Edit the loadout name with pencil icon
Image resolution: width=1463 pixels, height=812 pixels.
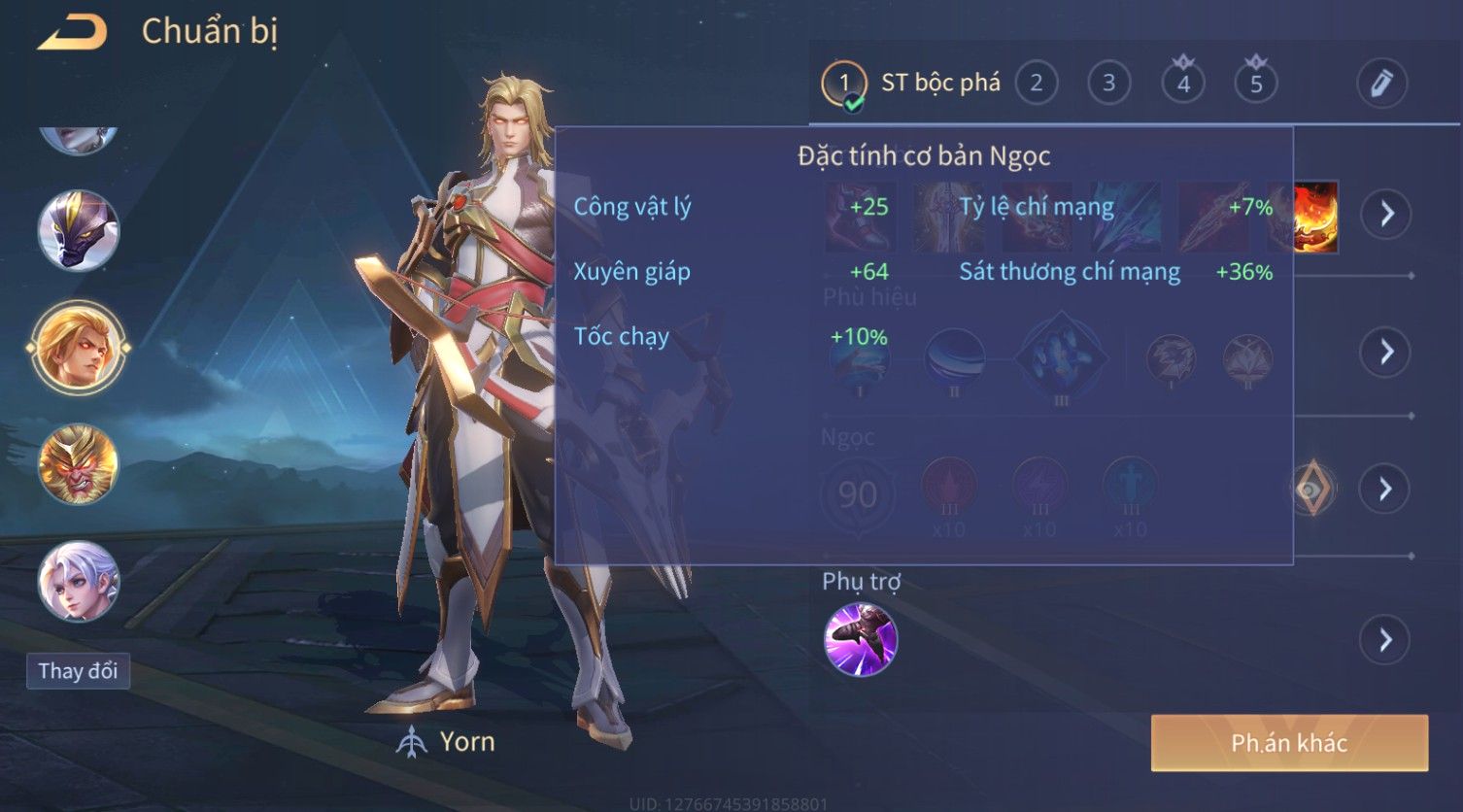pos(1380,84)
